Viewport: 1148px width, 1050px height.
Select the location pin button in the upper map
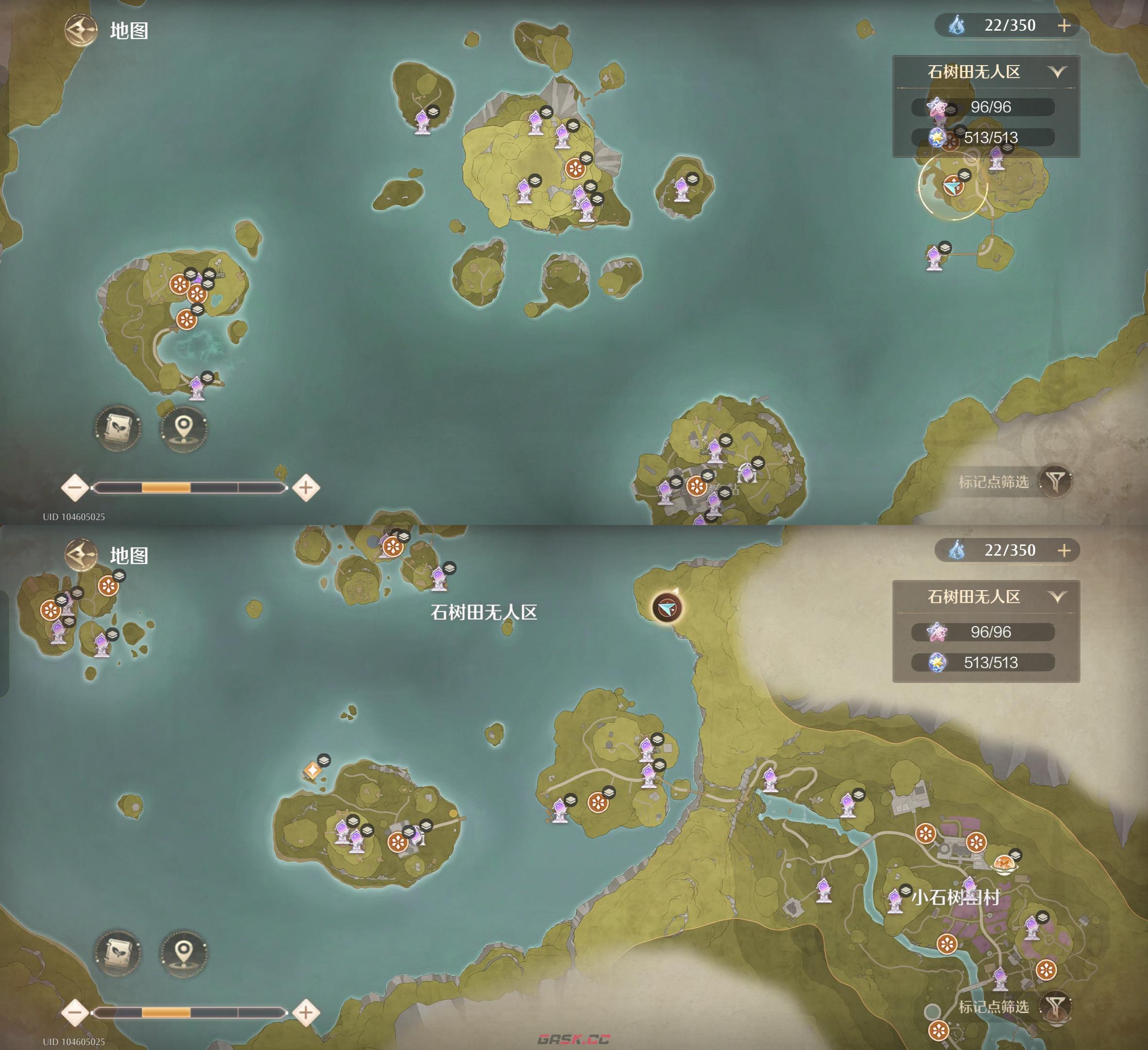click(x=183, y=427)
